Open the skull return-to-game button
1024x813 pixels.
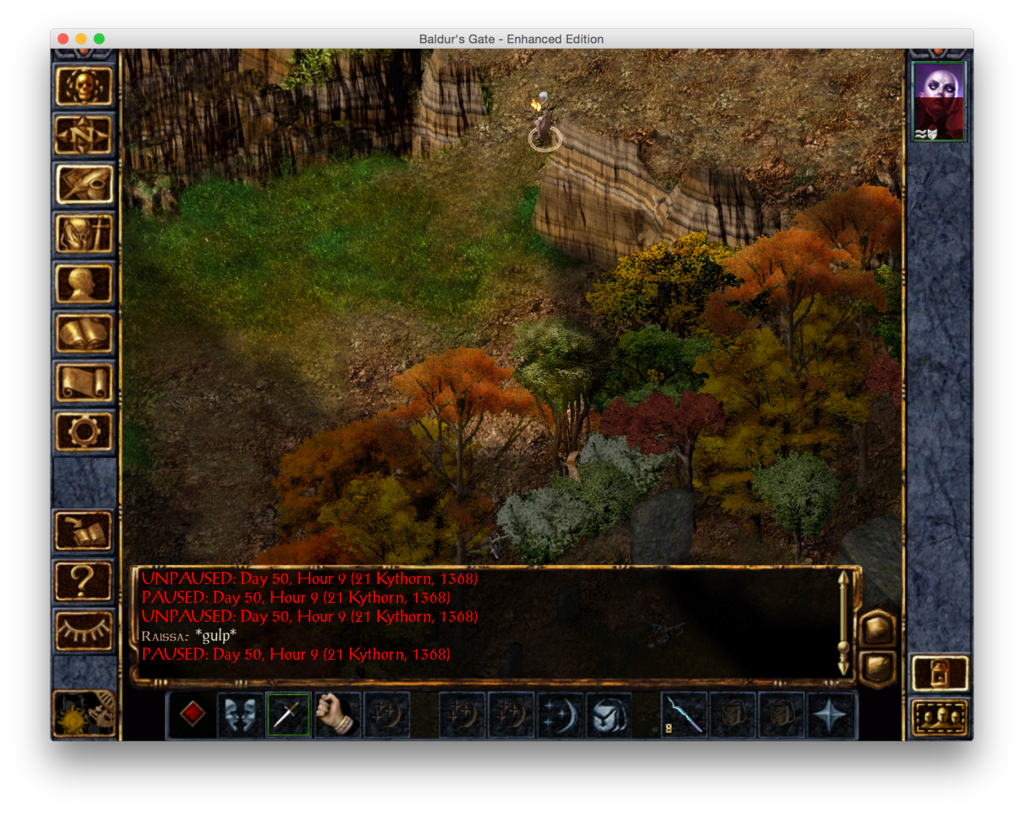tap(84, 86)
